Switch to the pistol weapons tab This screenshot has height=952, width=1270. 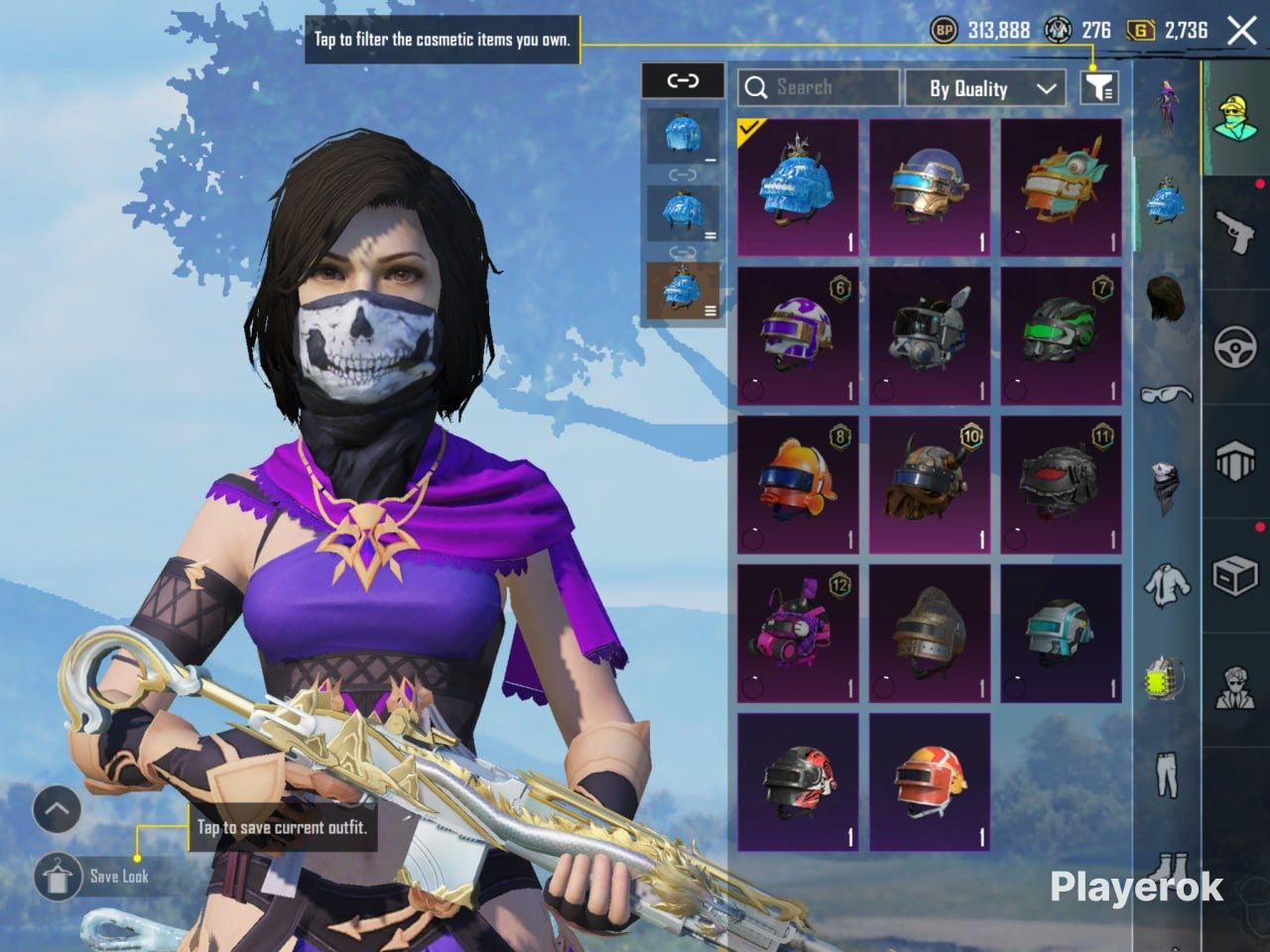tap(1235, 231)
